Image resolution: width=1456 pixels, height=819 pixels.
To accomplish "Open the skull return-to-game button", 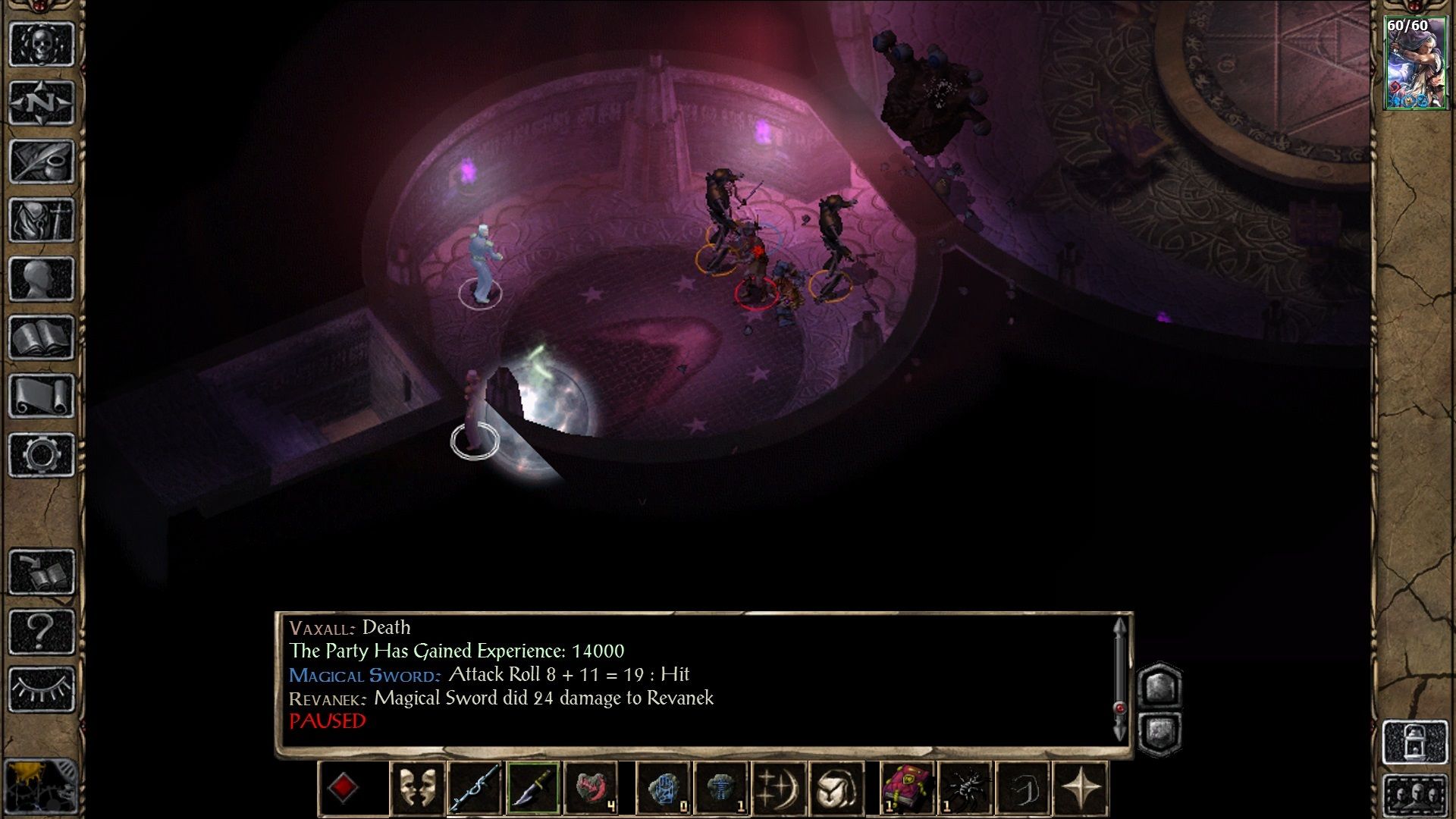I will point(41,44).
